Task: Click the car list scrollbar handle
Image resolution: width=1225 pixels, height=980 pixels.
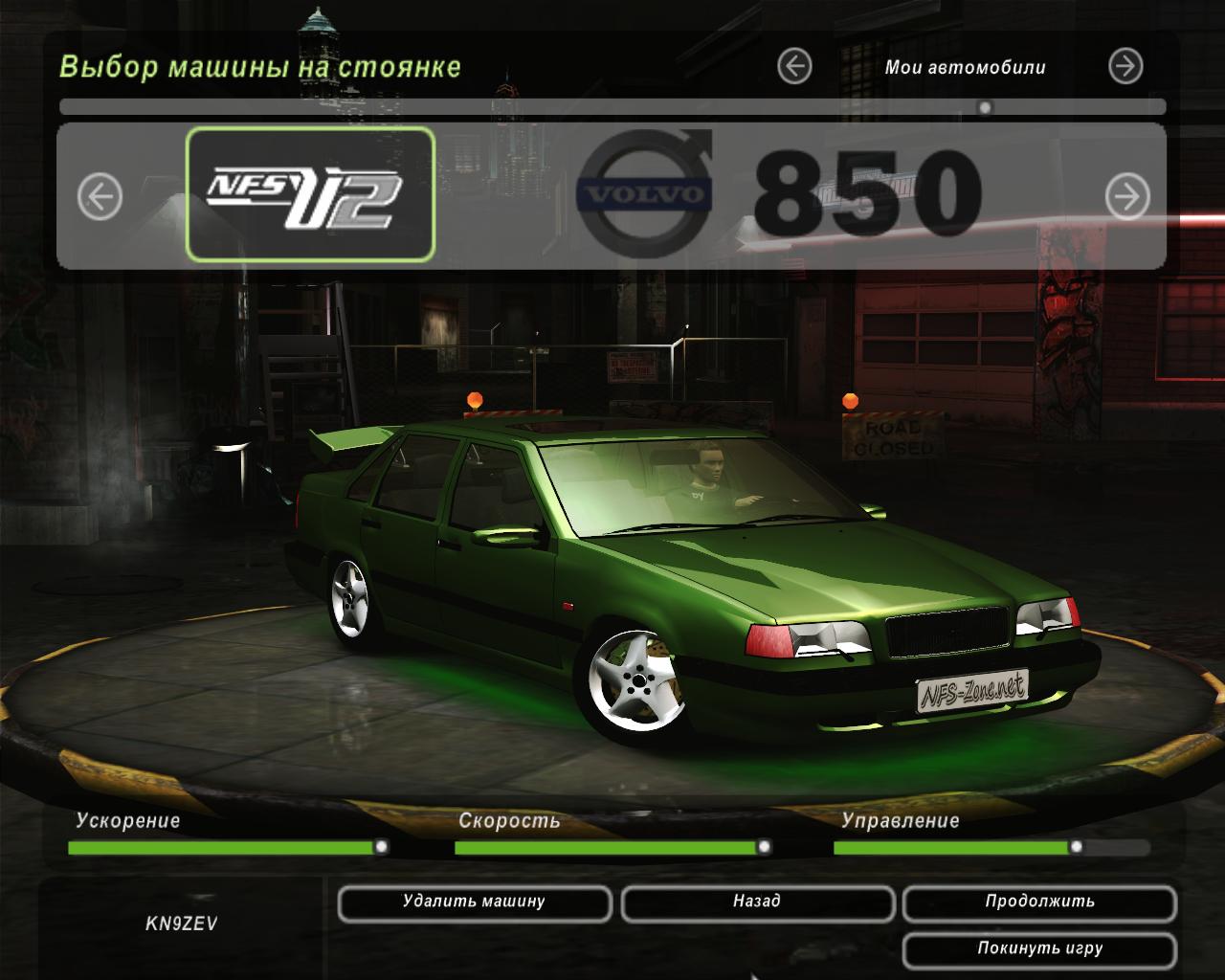Action: [x=984, y=107]
